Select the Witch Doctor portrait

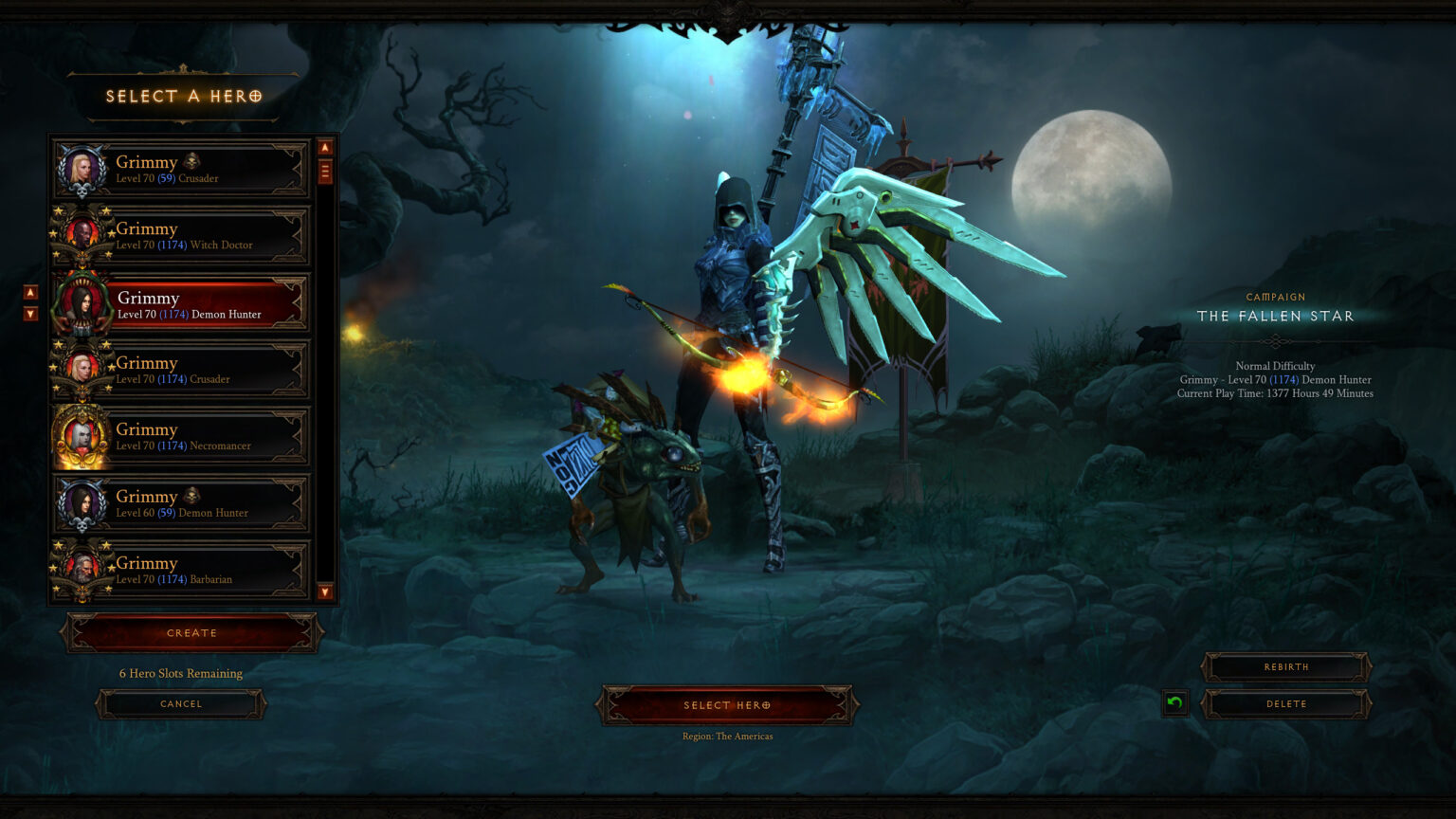(x=82, y=233)
